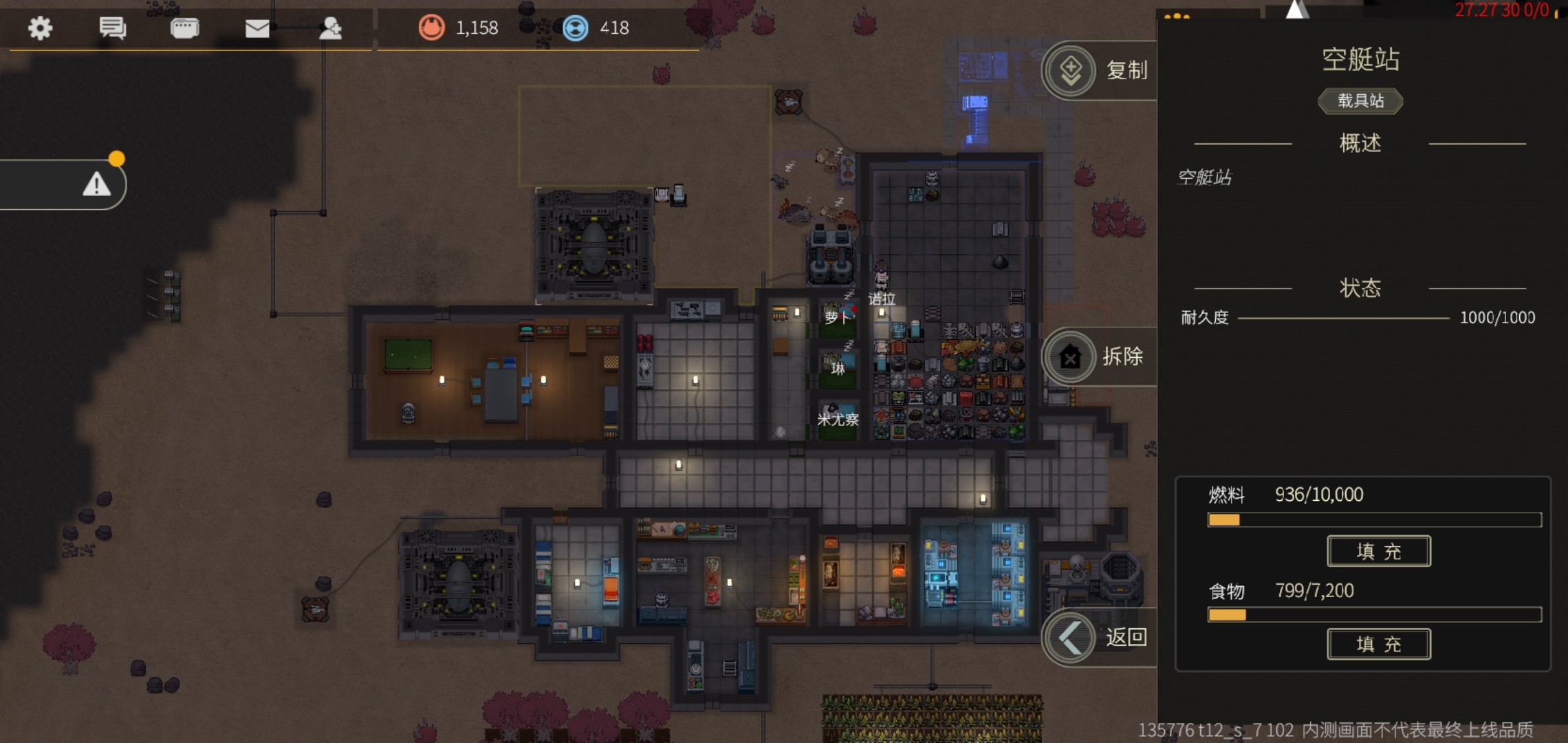Refill food with the 填充 button under 食物
This screenshot has width=1568, height=743.
click(x=1378, y=644)
